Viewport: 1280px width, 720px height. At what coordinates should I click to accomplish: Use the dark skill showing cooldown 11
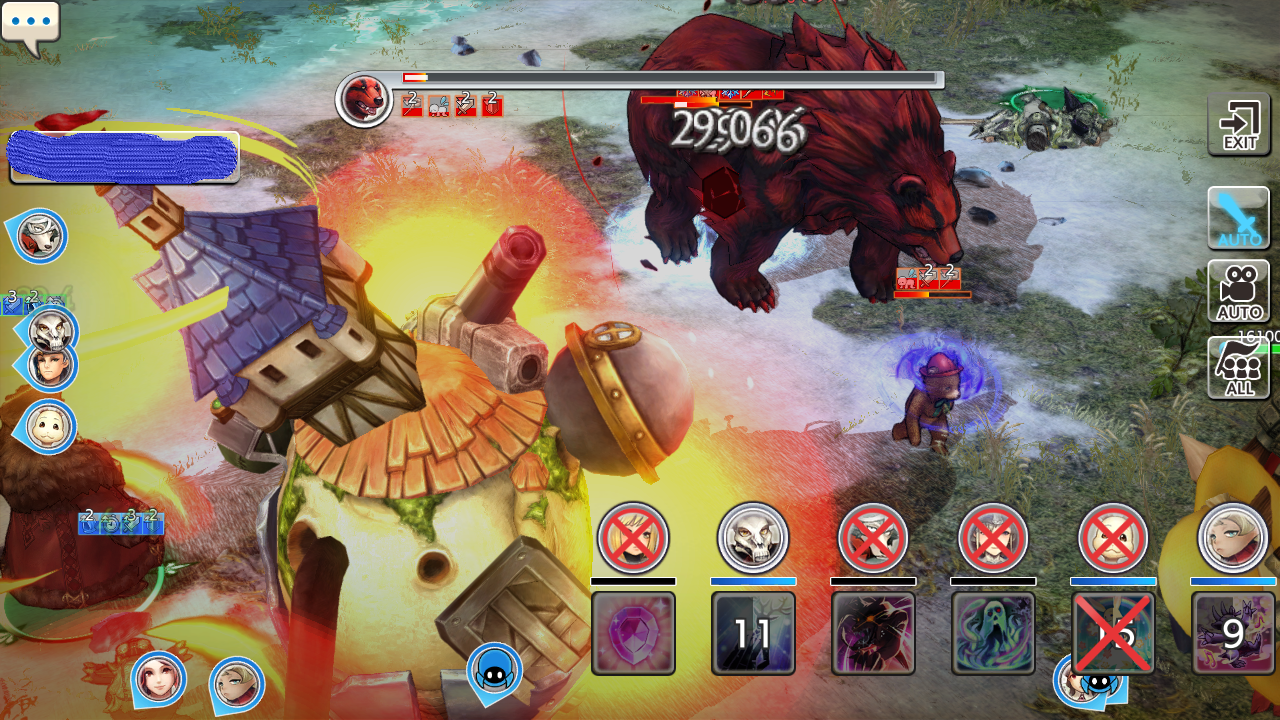(753, 633)
